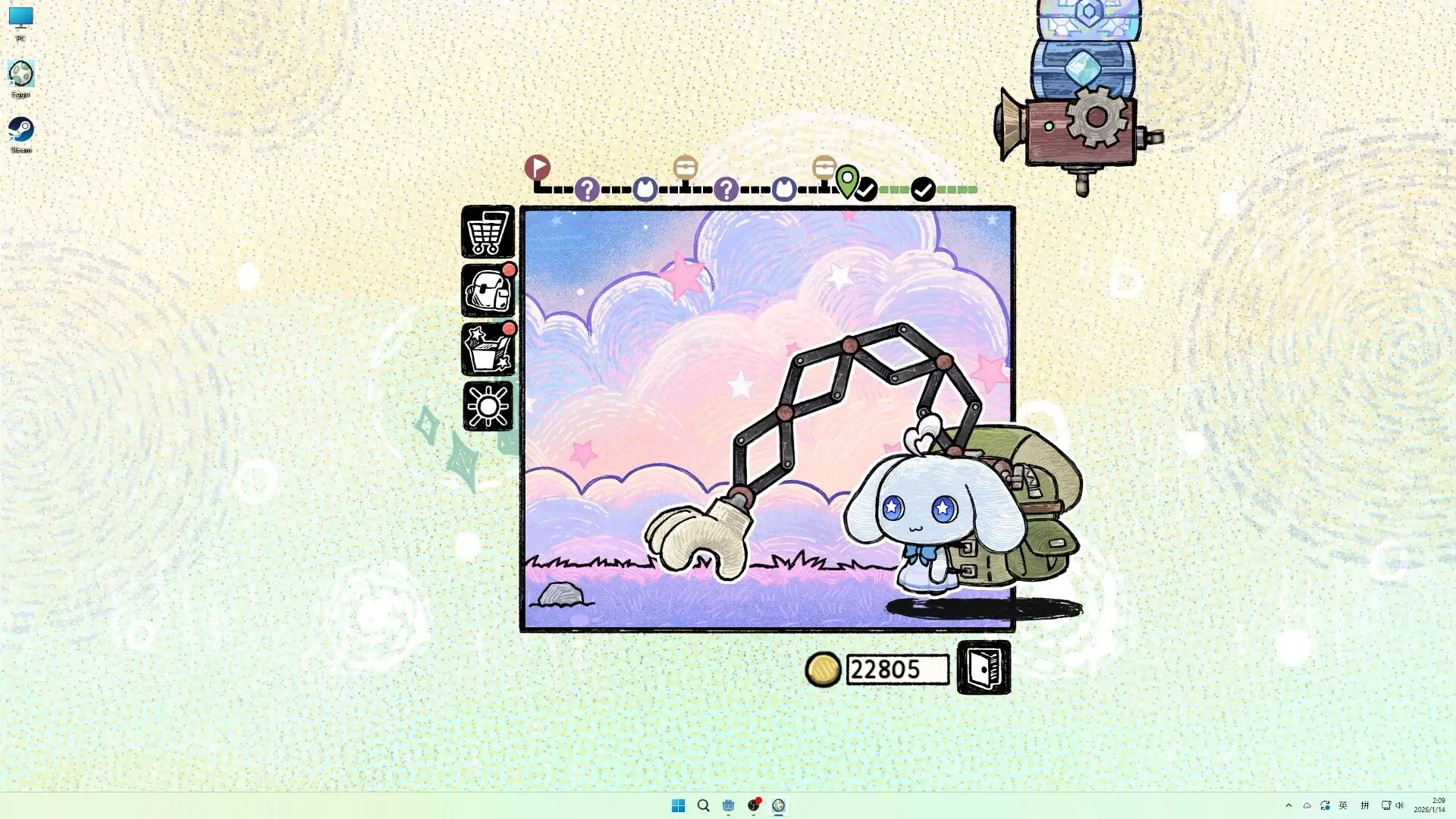This screenshot has height=819, width=1456.
Task: Click the exit door button
Action: point(984,668)
